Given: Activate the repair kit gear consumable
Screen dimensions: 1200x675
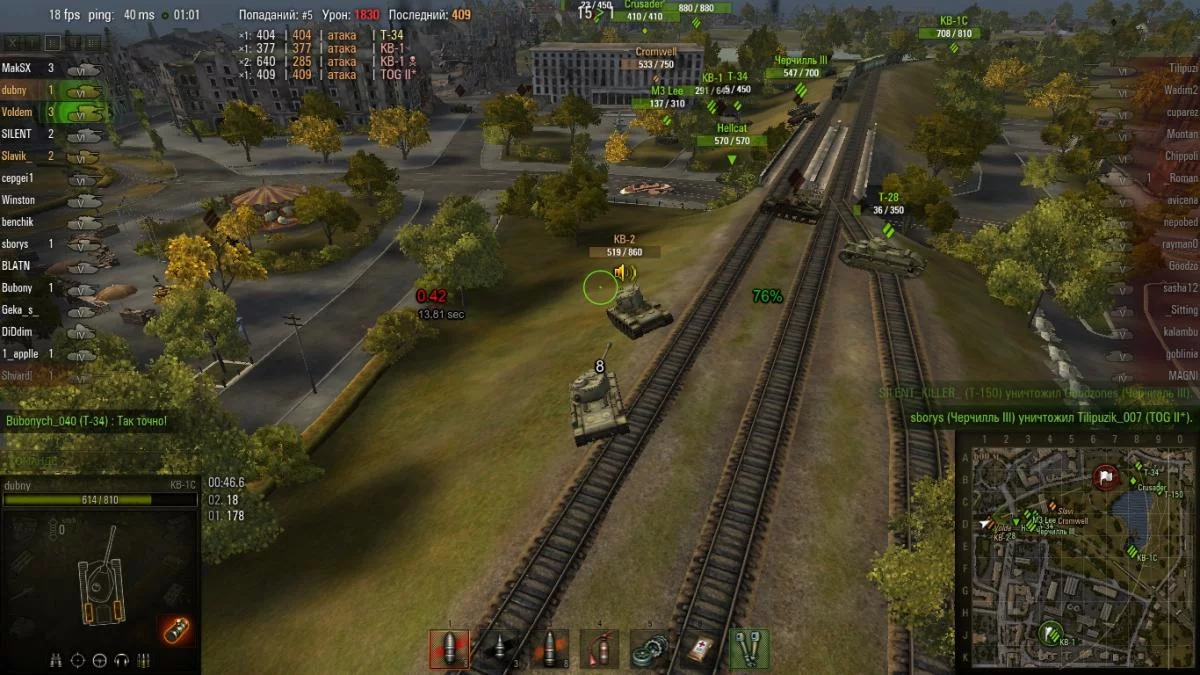Looking at the screenshot, I should pos(649,648).
